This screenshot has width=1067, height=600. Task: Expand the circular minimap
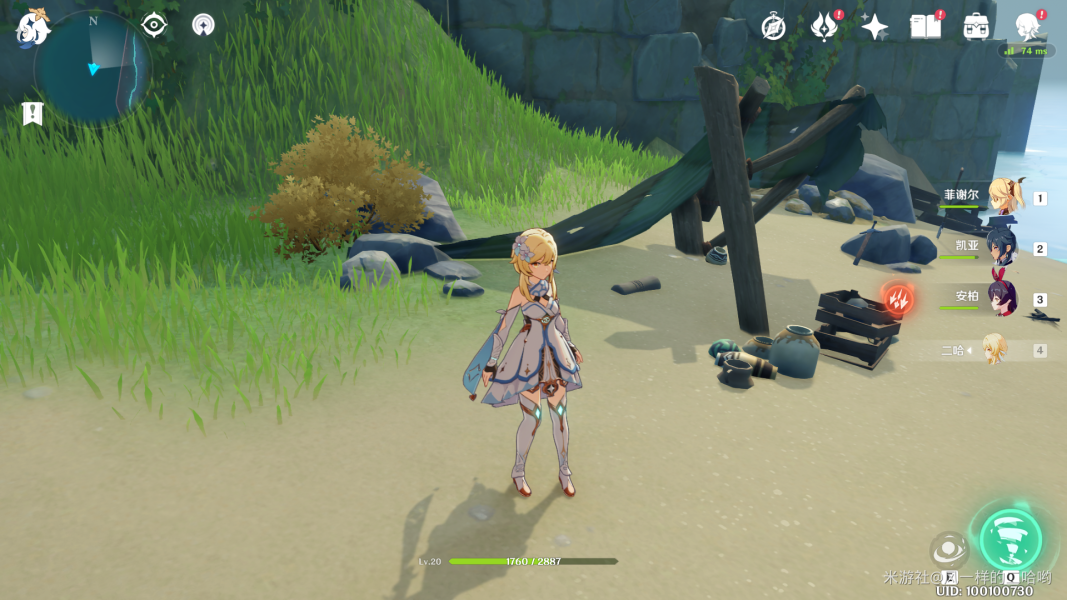(91, 69)
